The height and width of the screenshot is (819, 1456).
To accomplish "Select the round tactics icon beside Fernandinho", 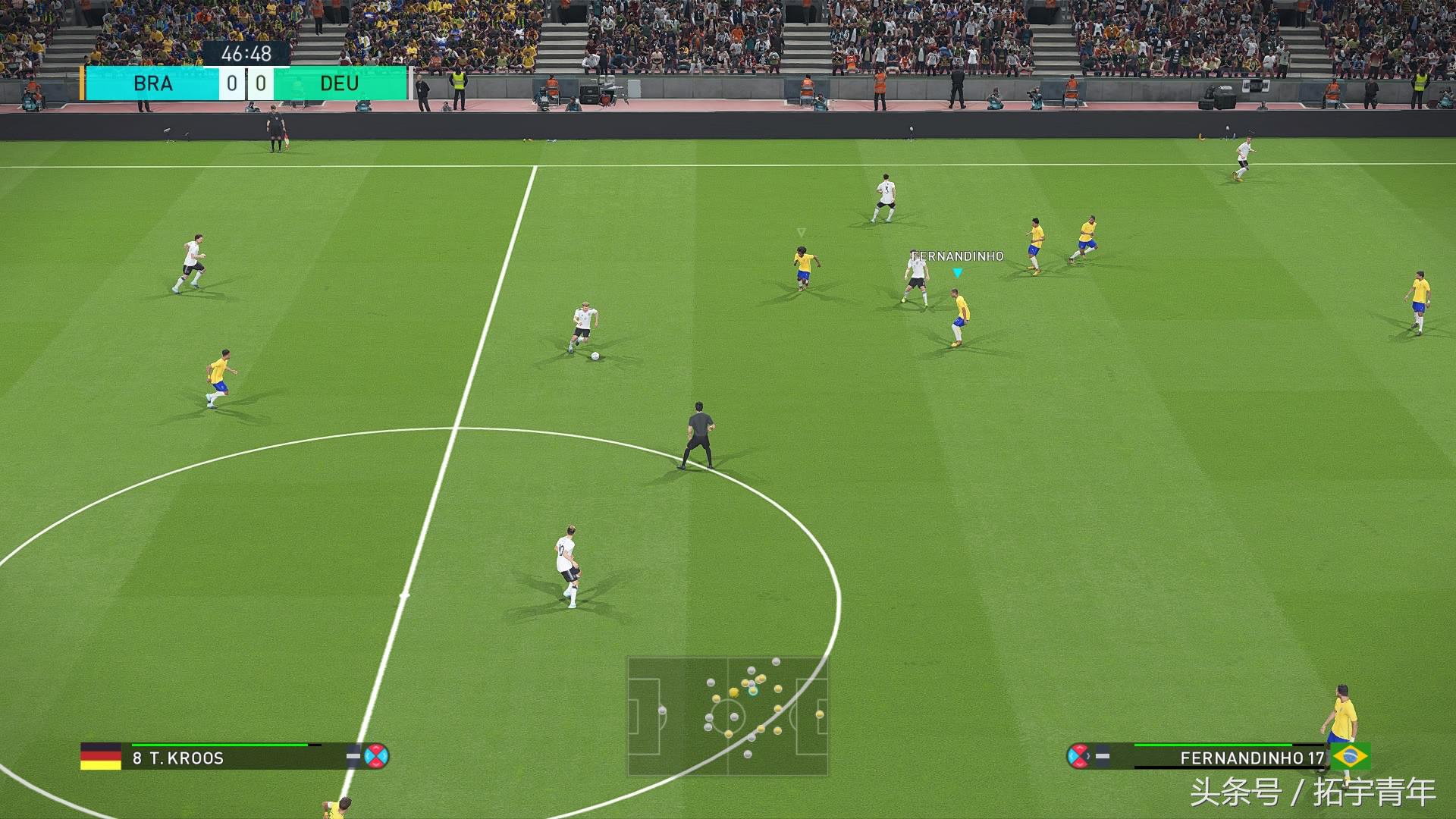I will pyautogui.click(x=1078, y=756).
